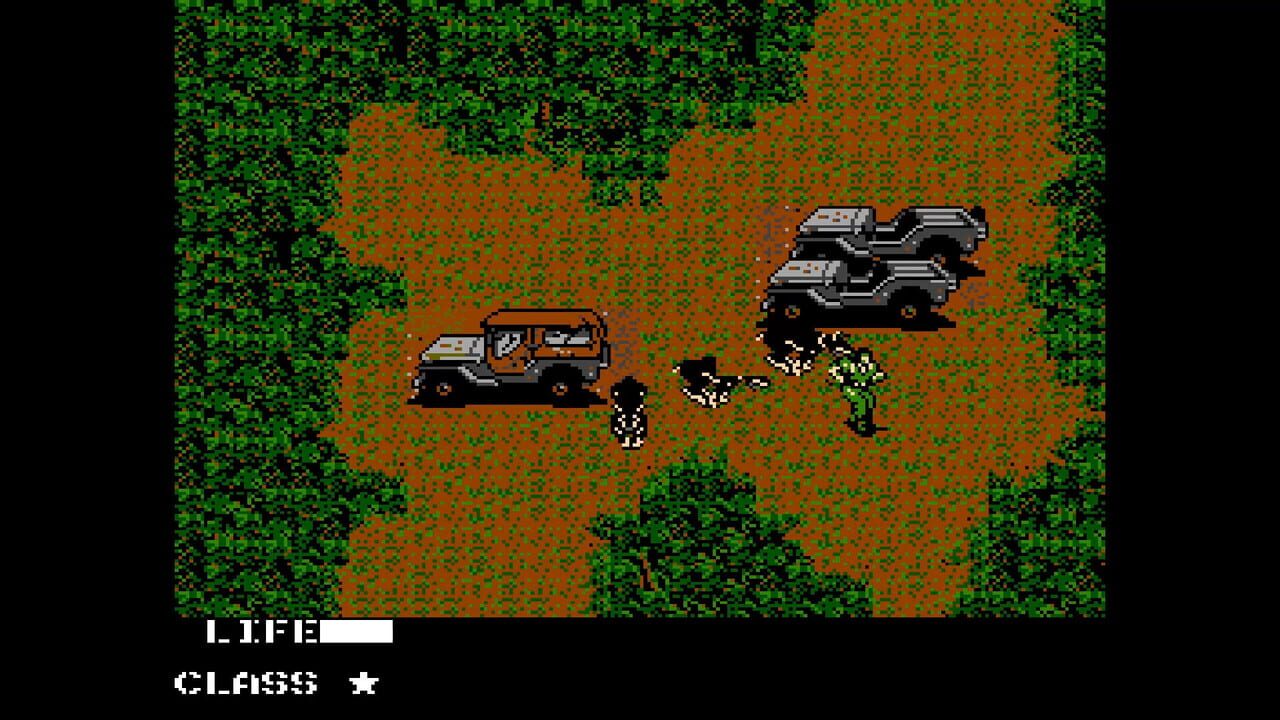
Task: Click the rear wheel of the orange jeep
Action: 558,390
